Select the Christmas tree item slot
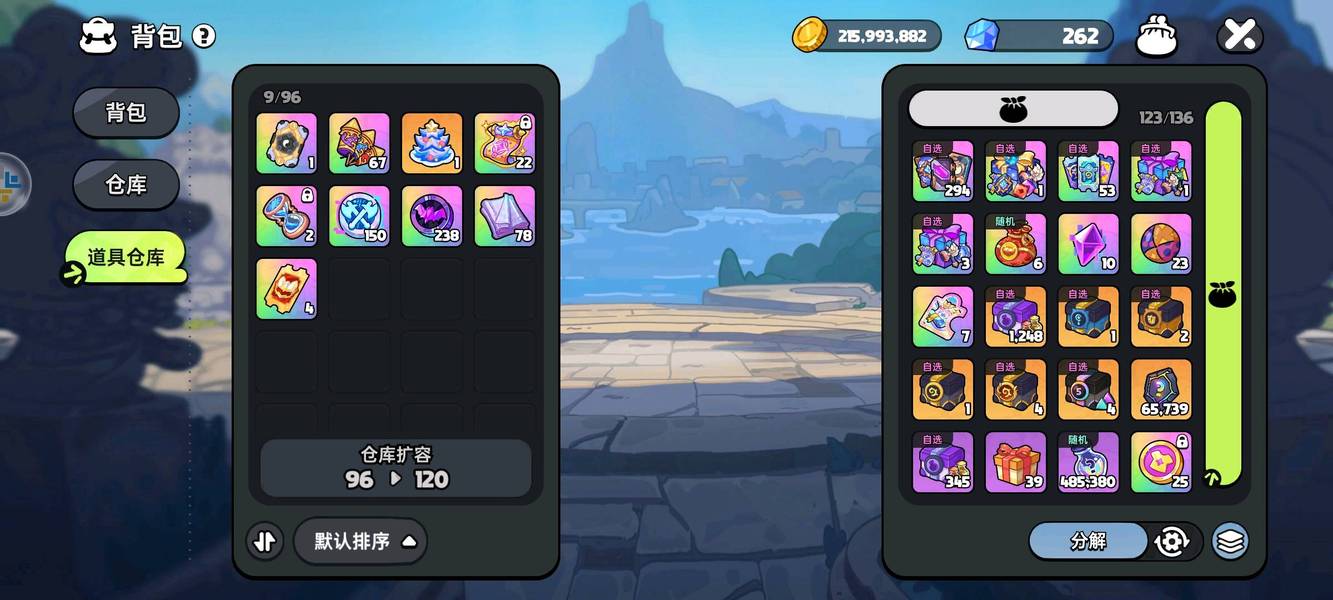This screenshot has height=600, width=1333. 432,143
